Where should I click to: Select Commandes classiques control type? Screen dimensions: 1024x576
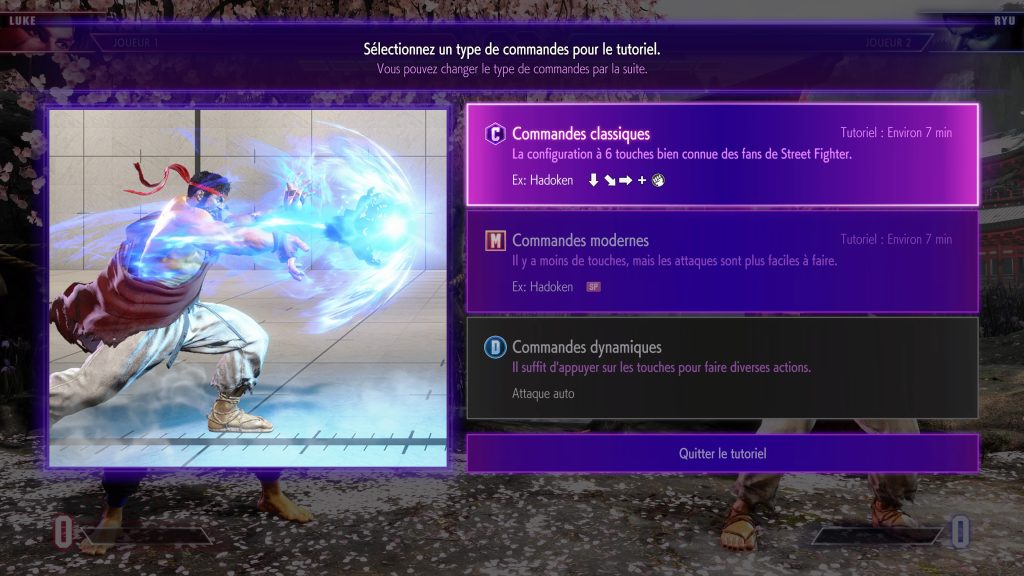tap(722, 155)
